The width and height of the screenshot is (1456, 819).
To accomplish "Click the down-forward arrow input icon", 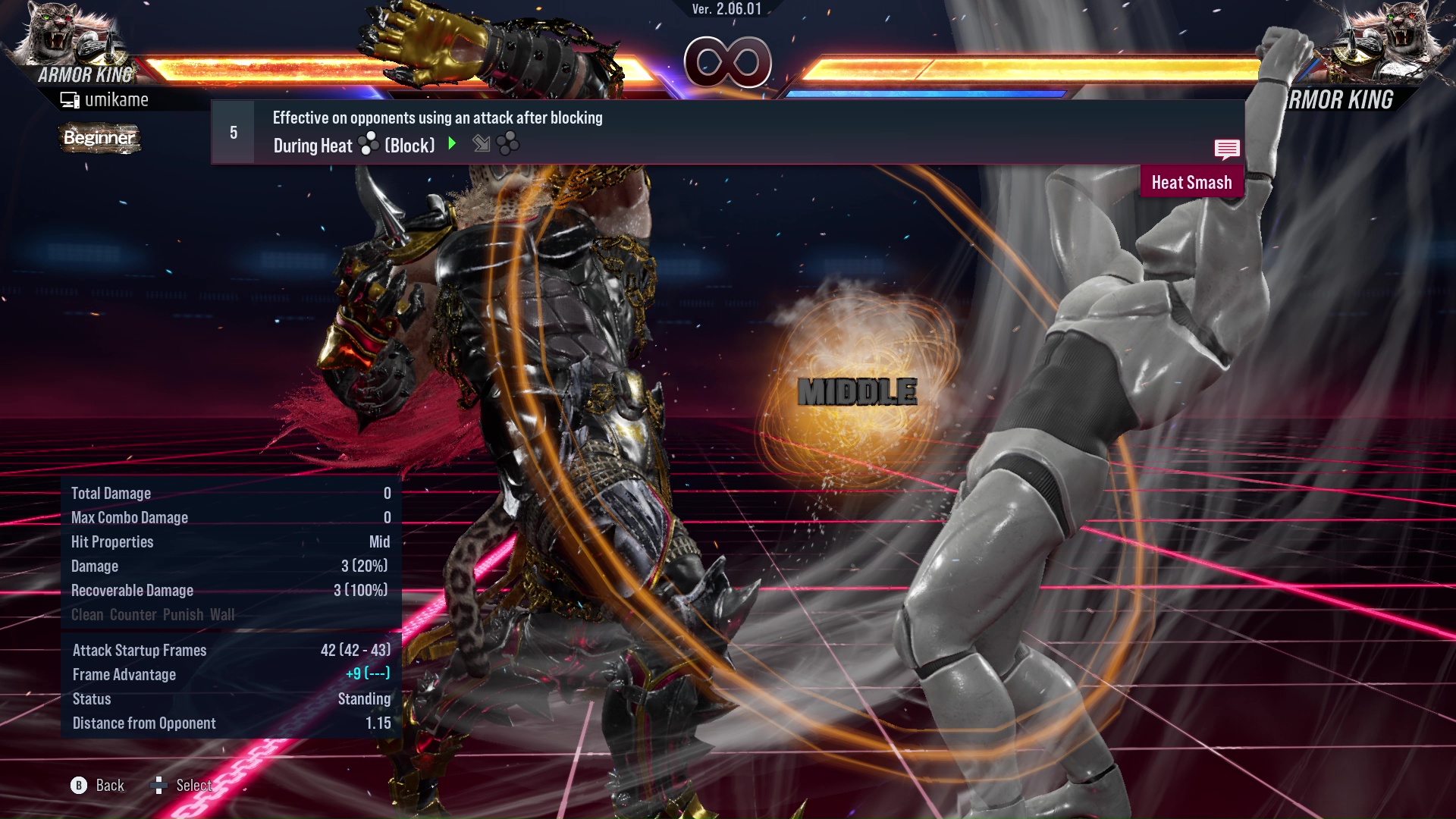I will tap(481, 144).
